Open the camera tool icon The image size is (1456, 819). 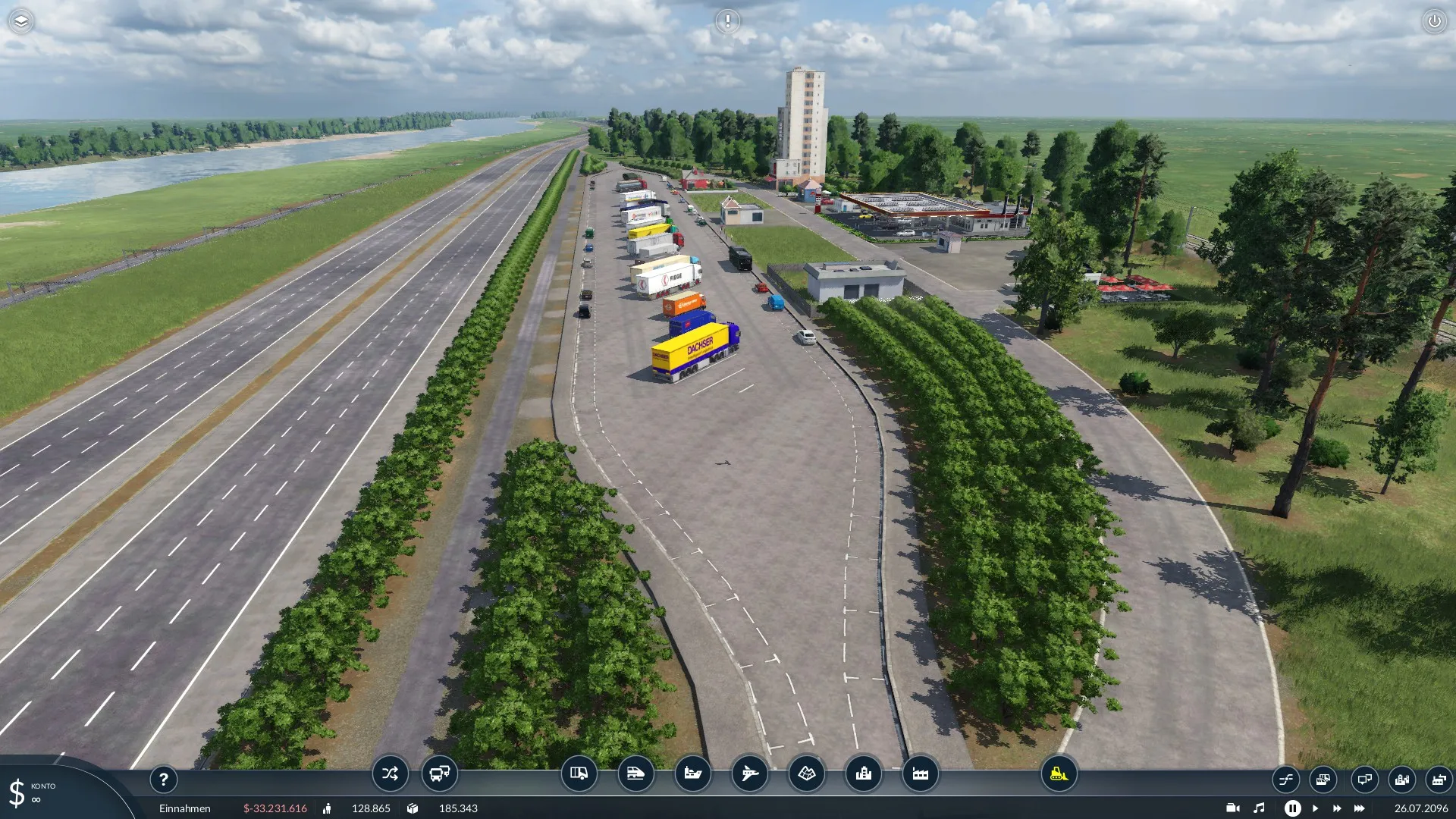coord(1232,808)
